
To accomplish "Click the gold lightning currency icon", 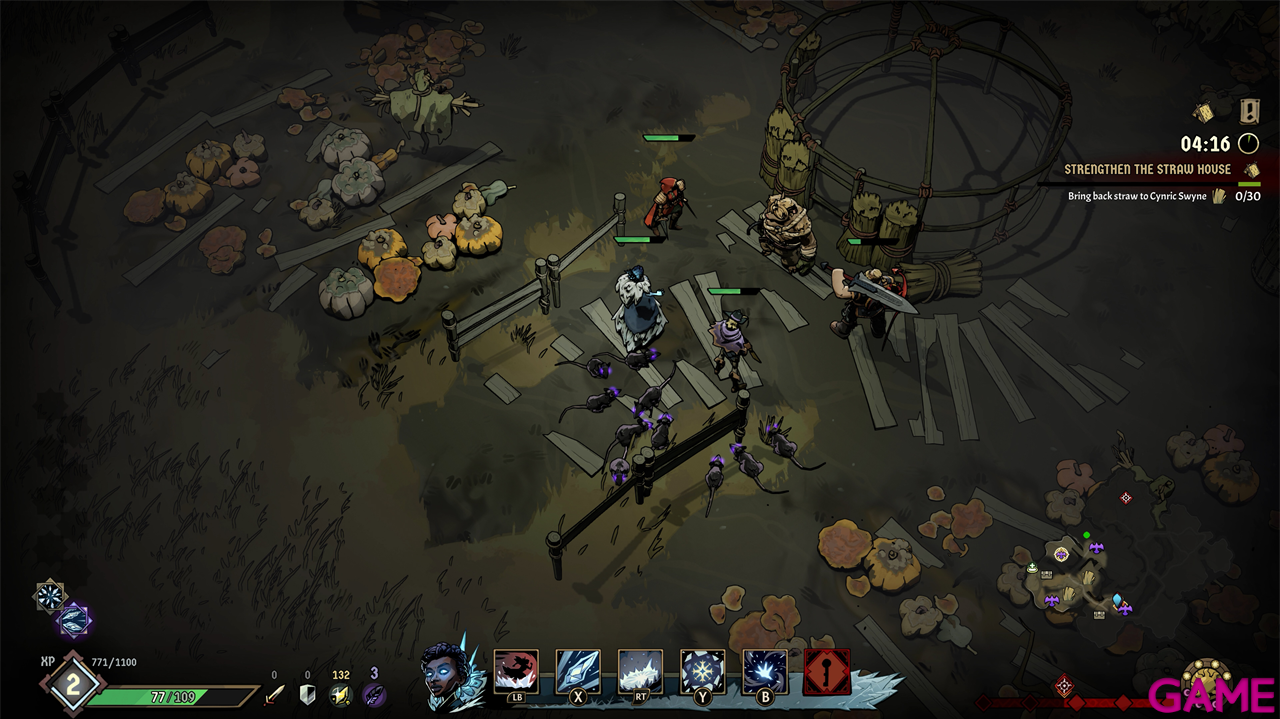I will pyautogui.click(x=341, y=694).
